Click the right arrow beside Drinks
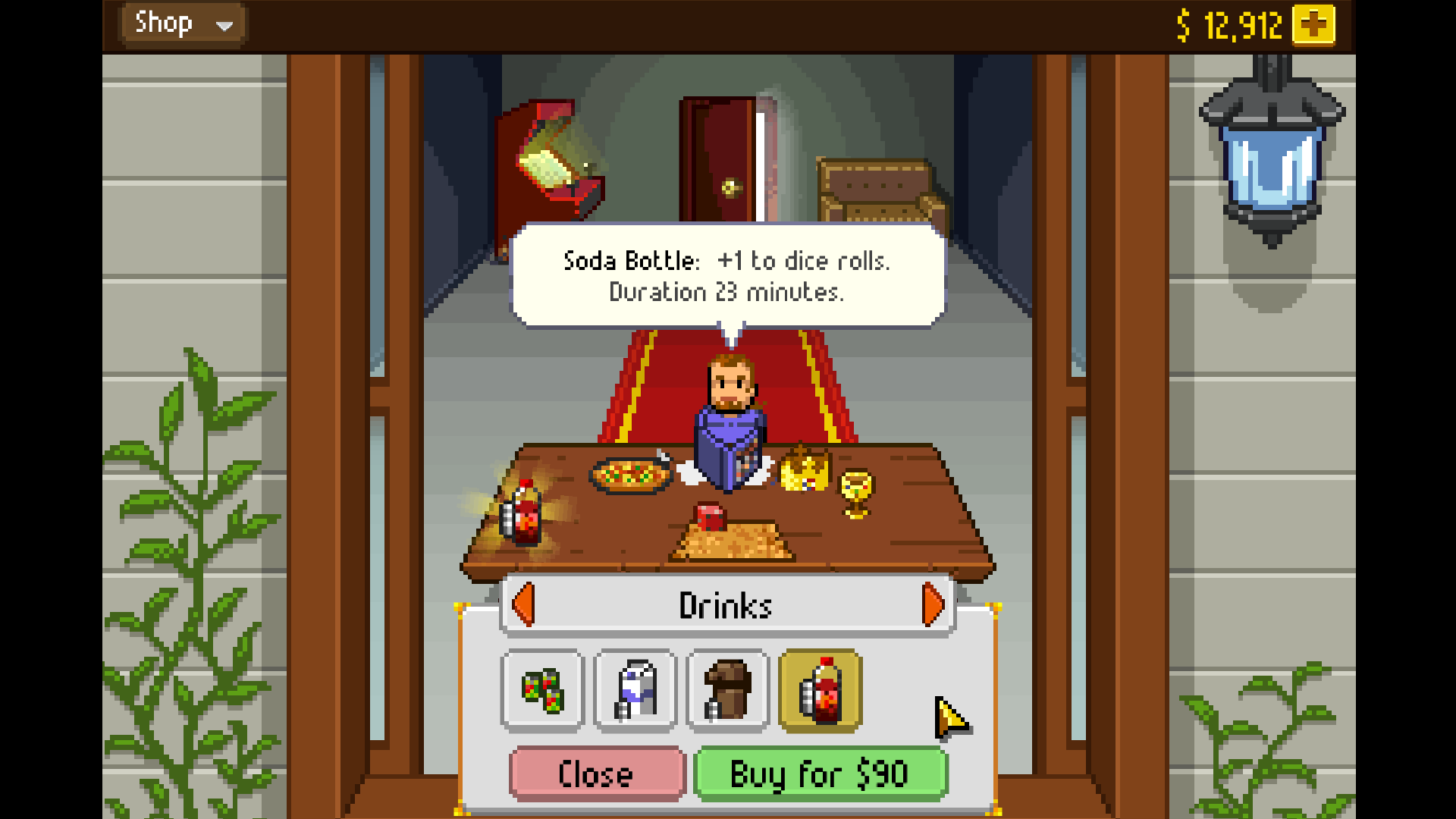The width and height of the screenshot is (1456, 819). tap(931, 604)
